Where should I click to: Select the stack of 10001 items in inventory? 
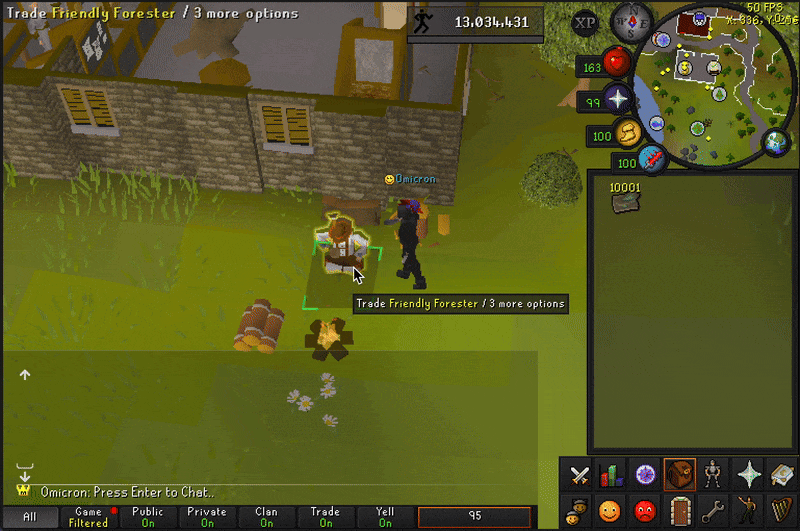[626, 200]
